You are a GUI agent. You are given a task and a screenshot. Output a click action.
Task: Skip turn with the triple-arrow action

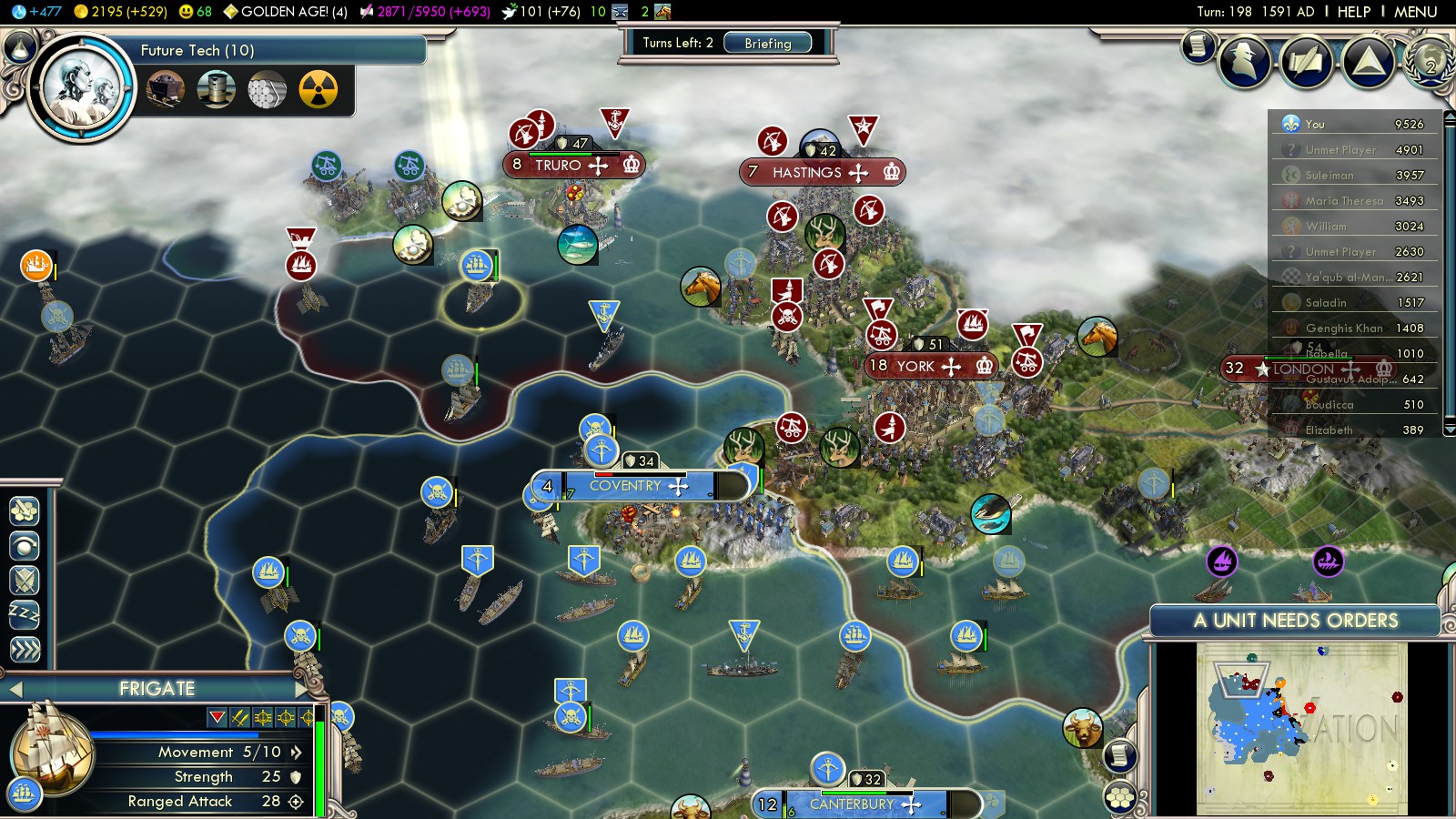pyautogui.click(x=25, y=650)
